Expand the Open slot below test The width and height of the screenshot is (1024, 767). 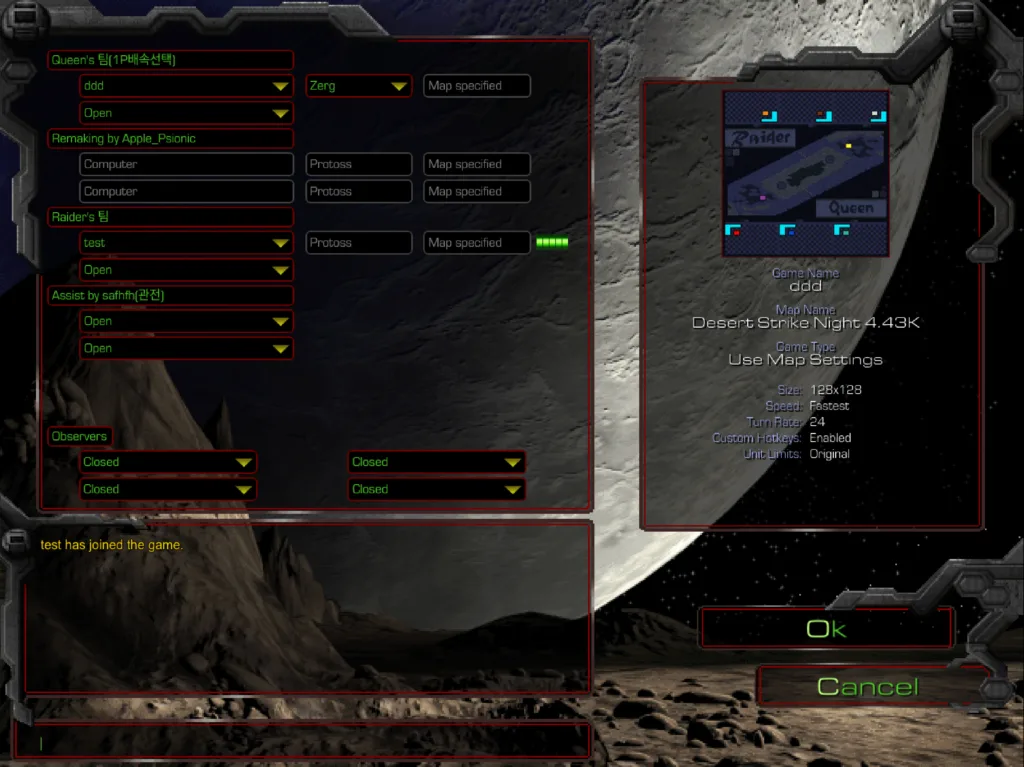point(186,270)
